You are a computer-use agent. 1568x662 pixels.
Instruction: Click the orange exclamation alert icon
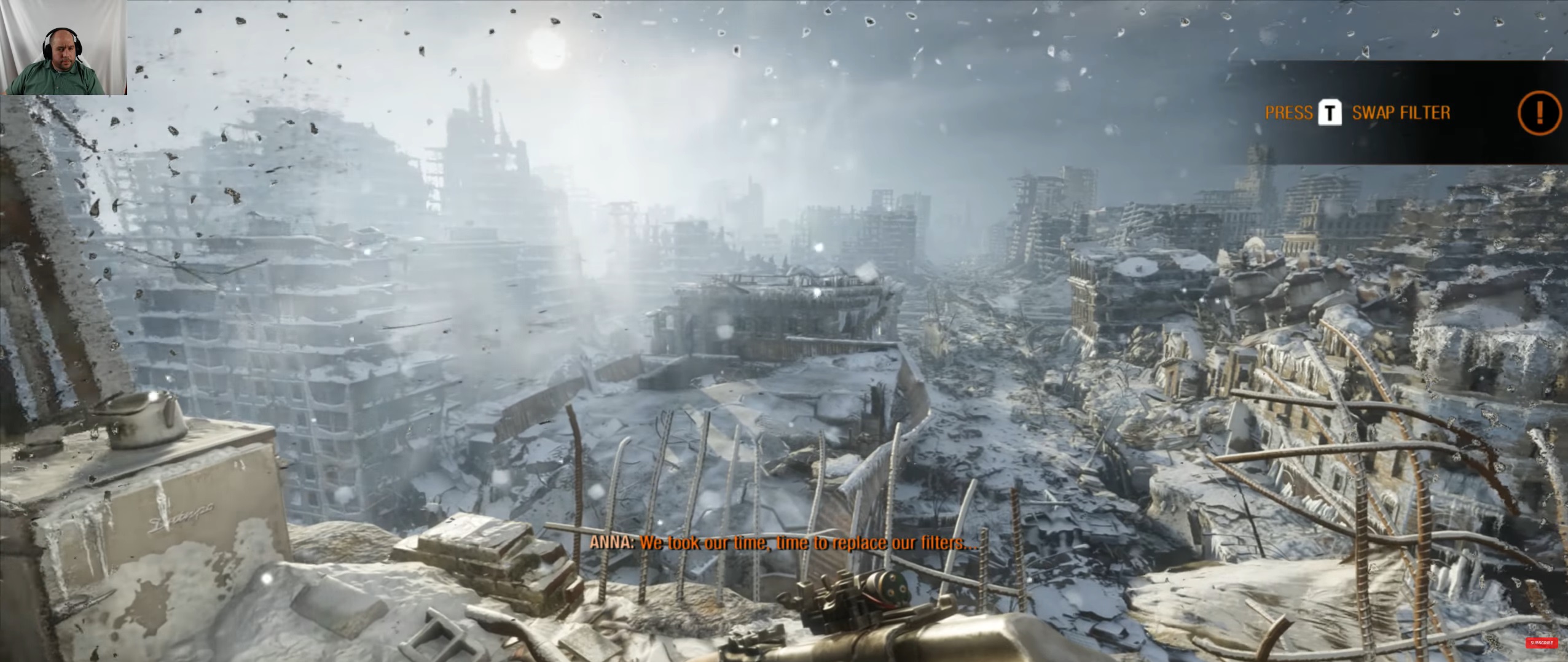tap(1539, 113)
